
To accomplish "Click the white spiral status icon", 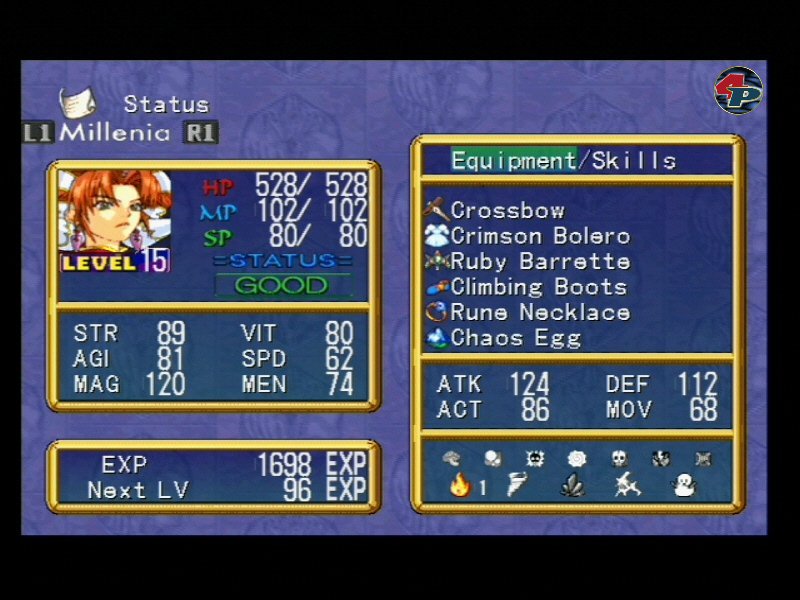I will point(576,458).
